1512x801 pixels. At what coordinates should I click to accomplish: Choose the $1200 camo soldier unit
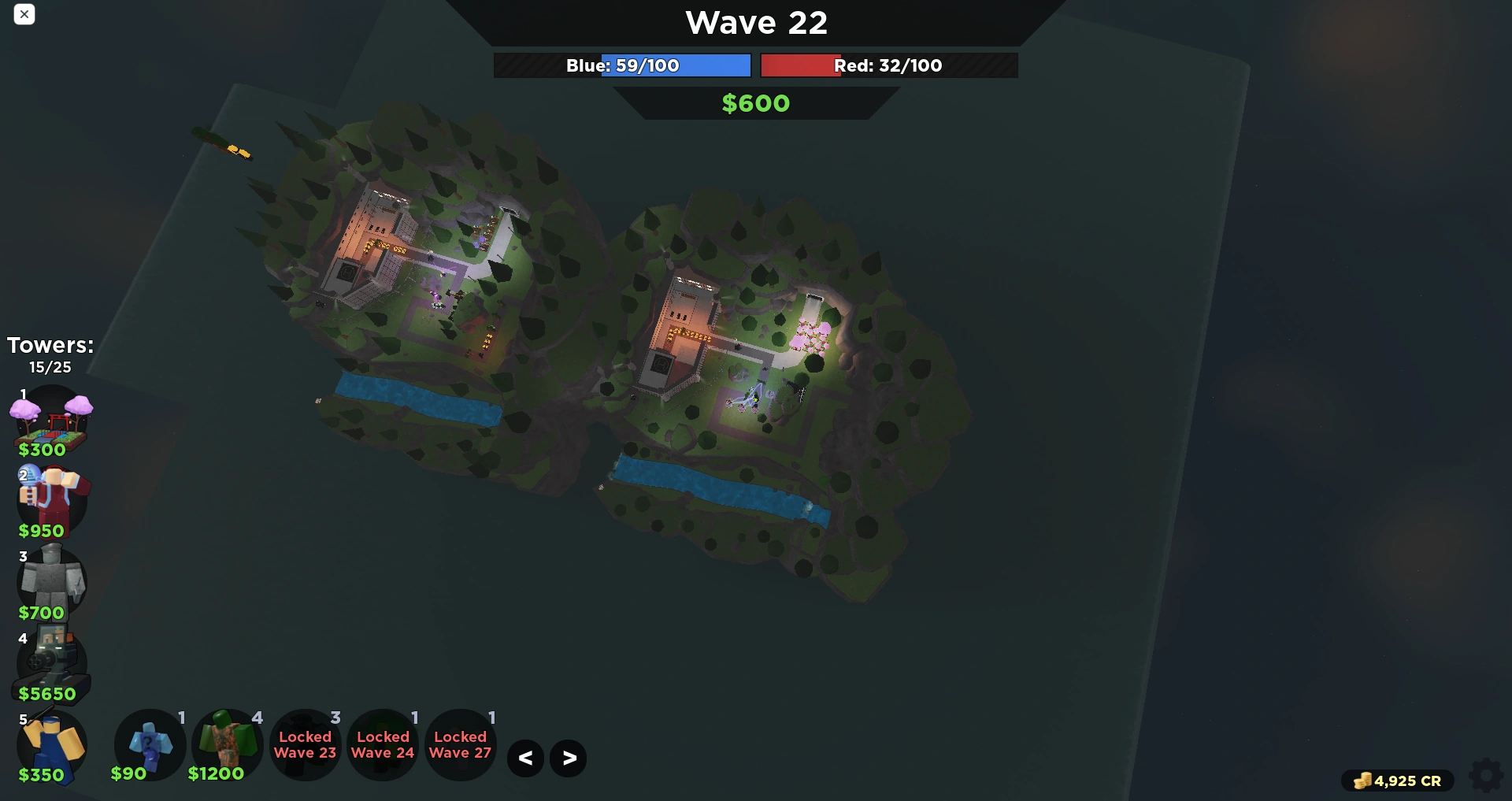click(227, 744)
